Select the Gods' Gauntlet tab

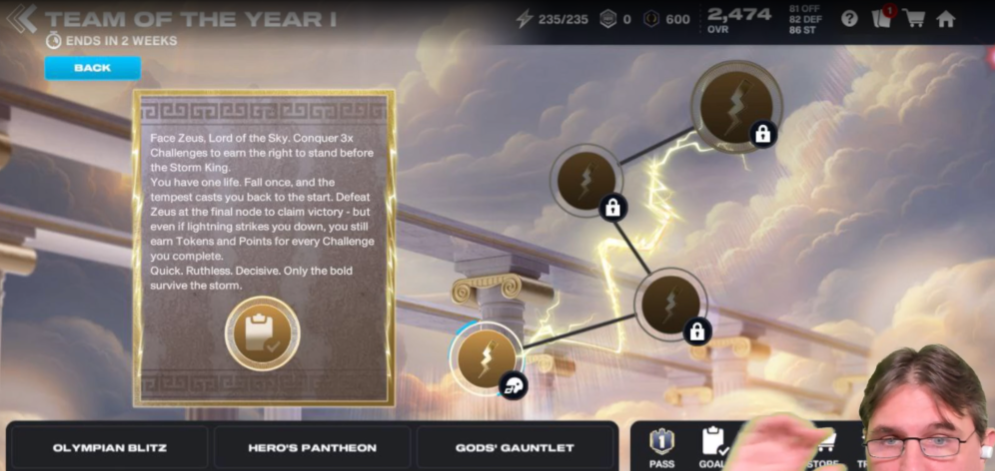click(x=516, y=447)
